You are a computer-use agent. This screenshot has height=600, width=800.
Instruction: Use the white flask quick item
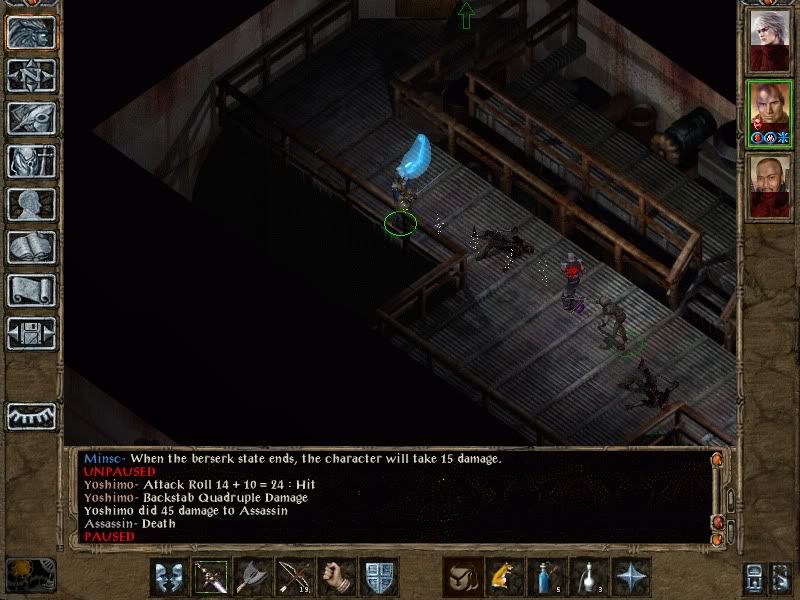[x=588, y=577]
